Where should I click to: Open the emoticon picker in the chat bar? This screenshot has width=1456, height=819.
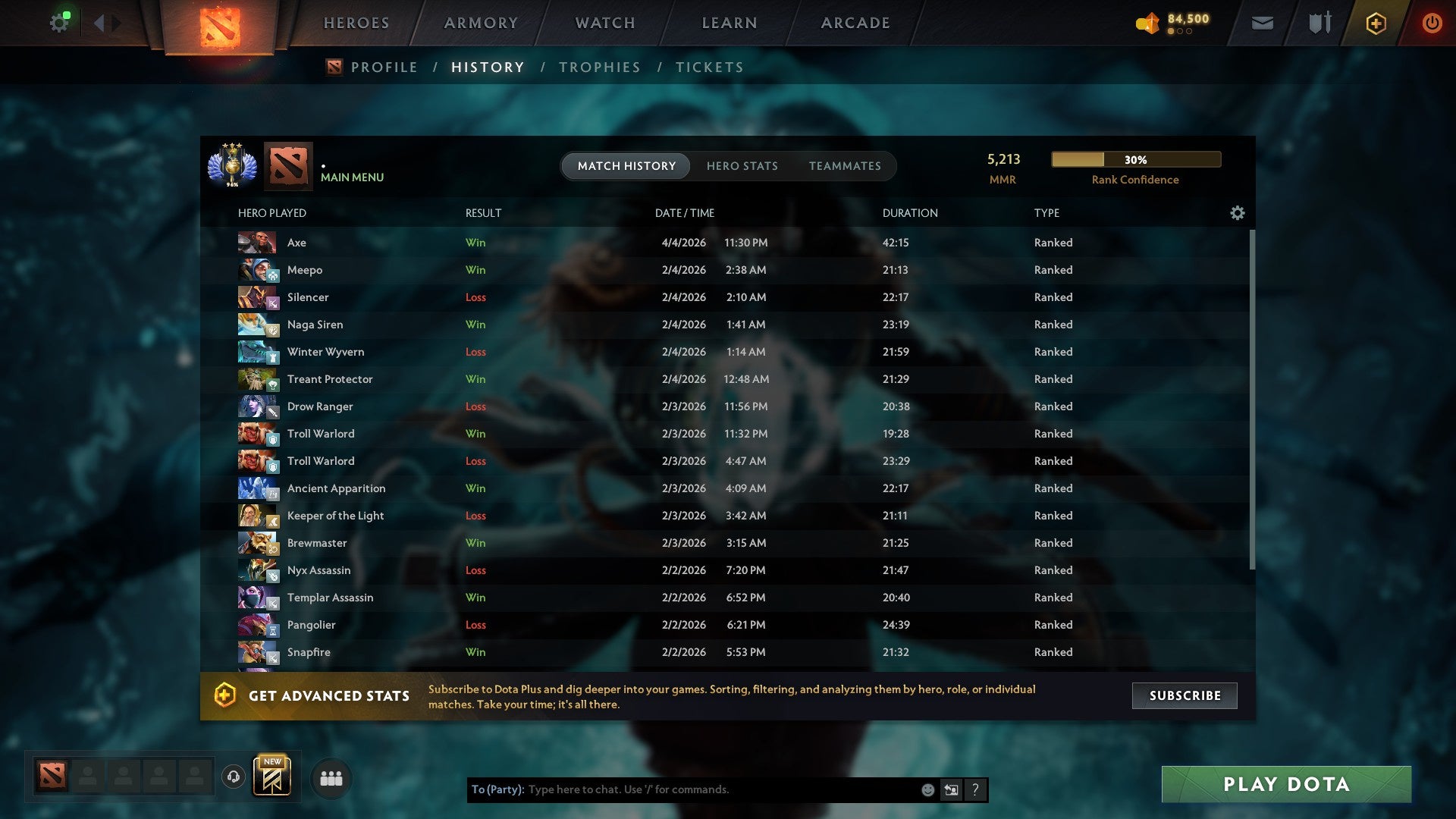click(927, 789)
